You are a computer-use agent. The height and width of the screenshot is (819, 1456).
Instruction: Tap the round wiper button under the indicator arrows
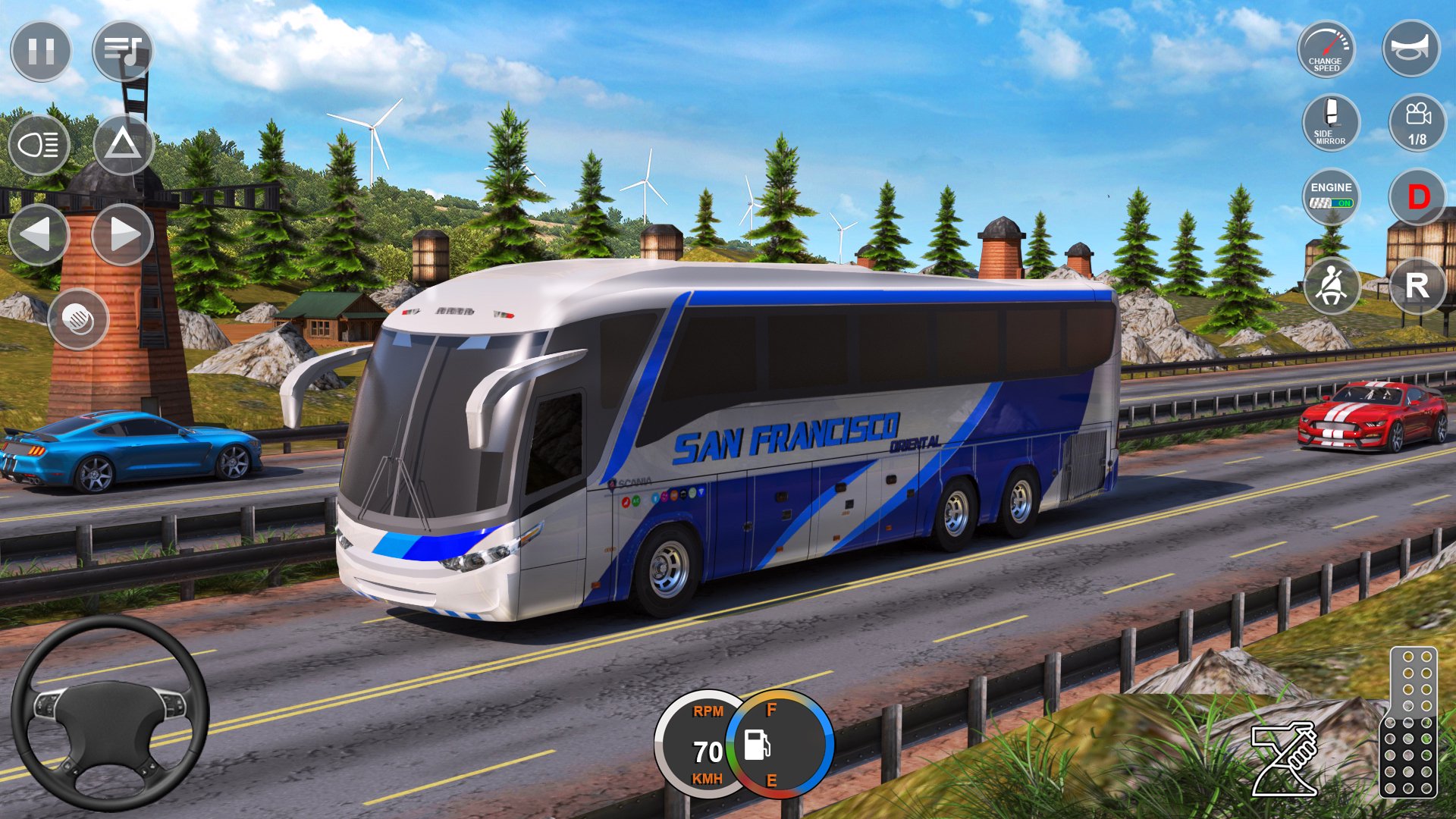78,319
